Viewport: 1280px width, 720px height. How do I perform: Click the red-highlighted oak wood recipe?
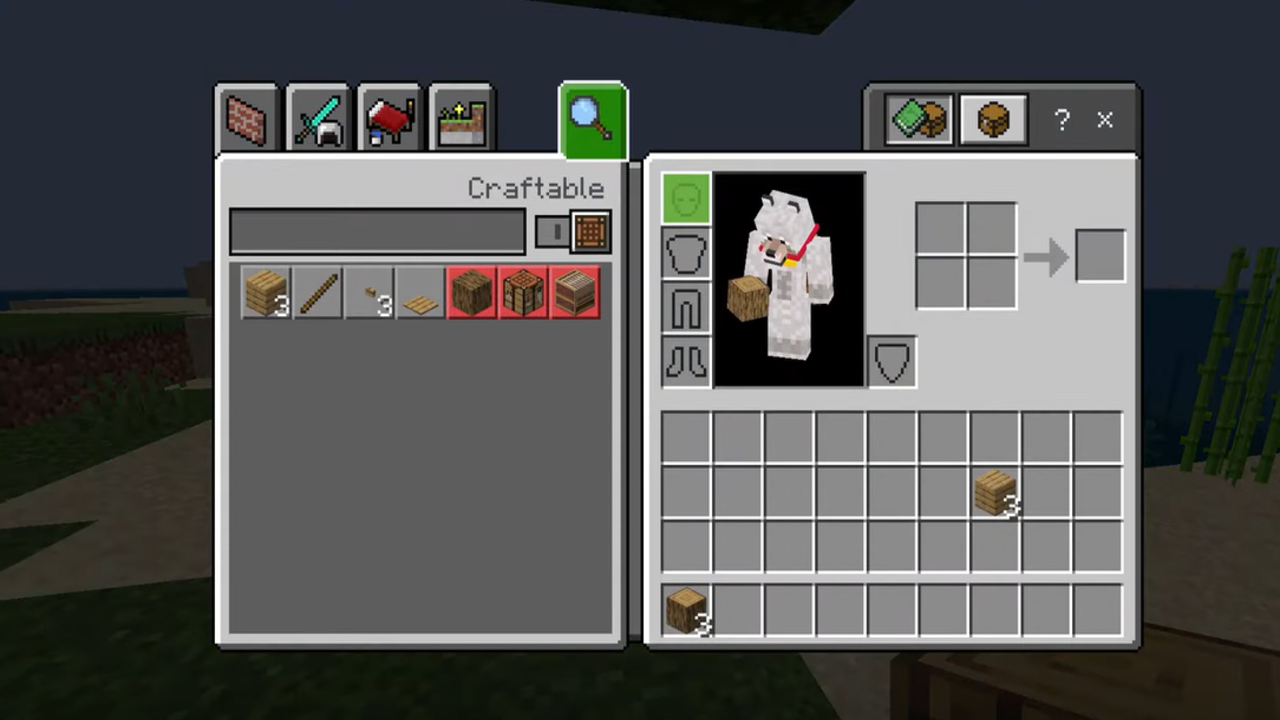pos(472,293)
